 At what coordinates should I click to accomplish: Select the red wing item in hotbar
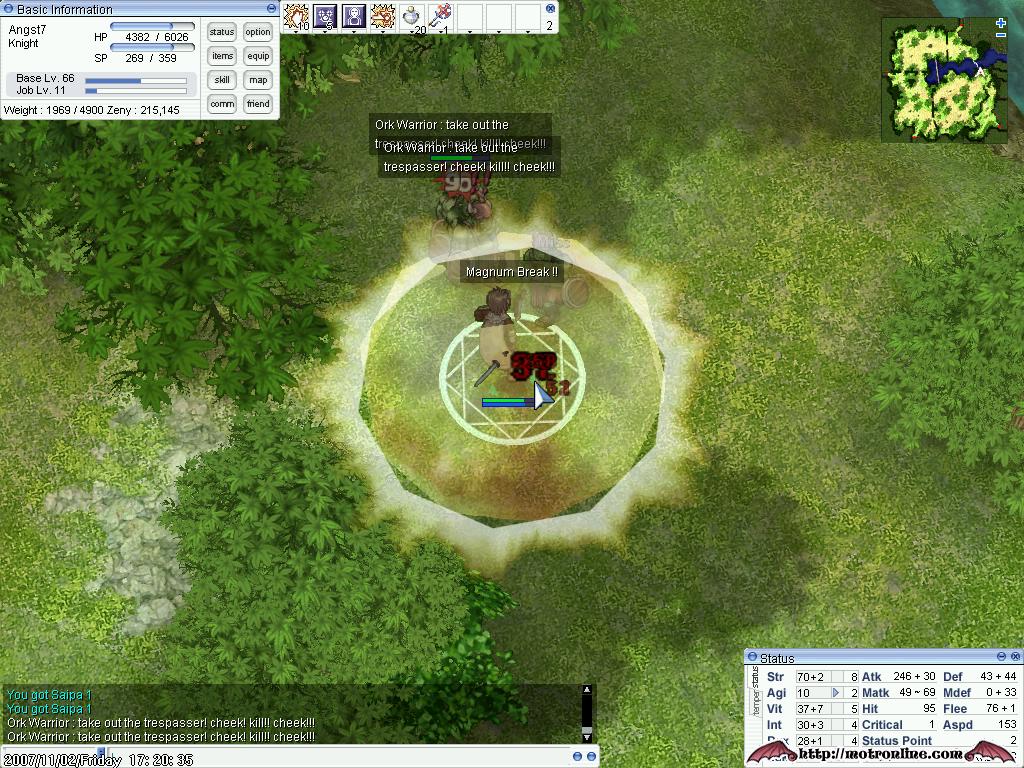(x=441, y=16)
